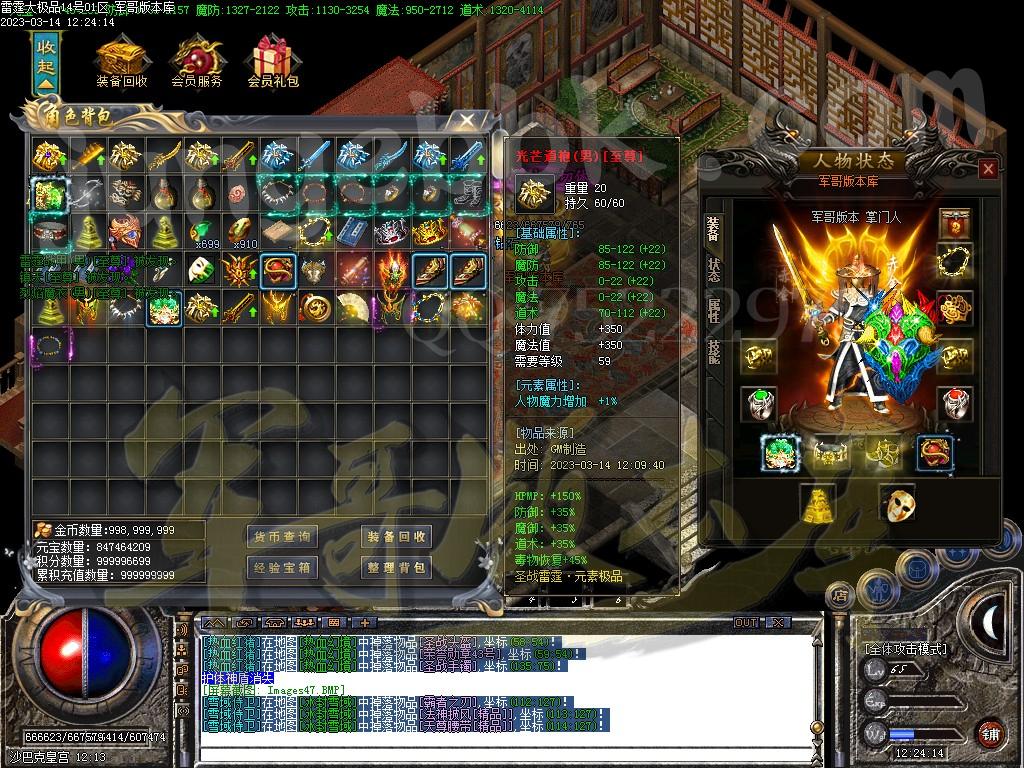Switch to the 状态 tab
Viewport: 1024px width, 768px height.
(x=714, y=271)
